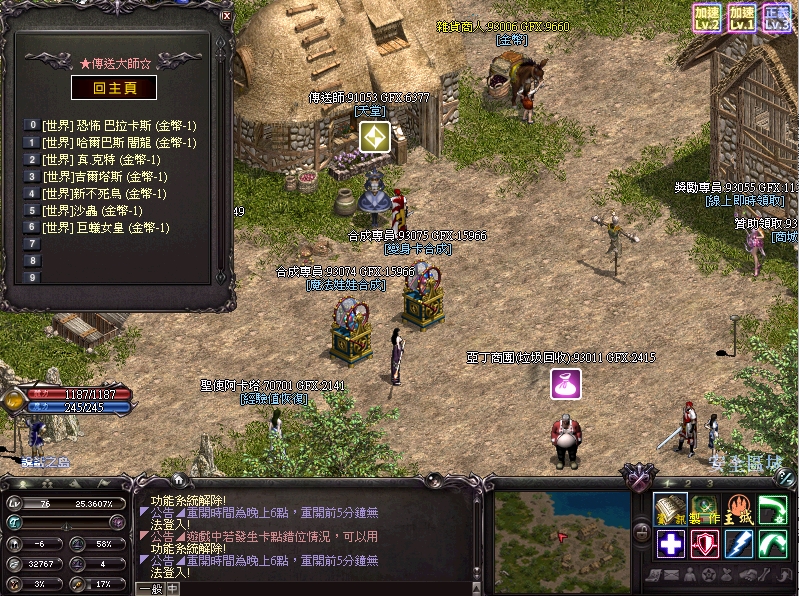799x596 pixels.
Task: Open the 製作 crafting shortcut
Action: pyautogui.click(x=705, y=508)
